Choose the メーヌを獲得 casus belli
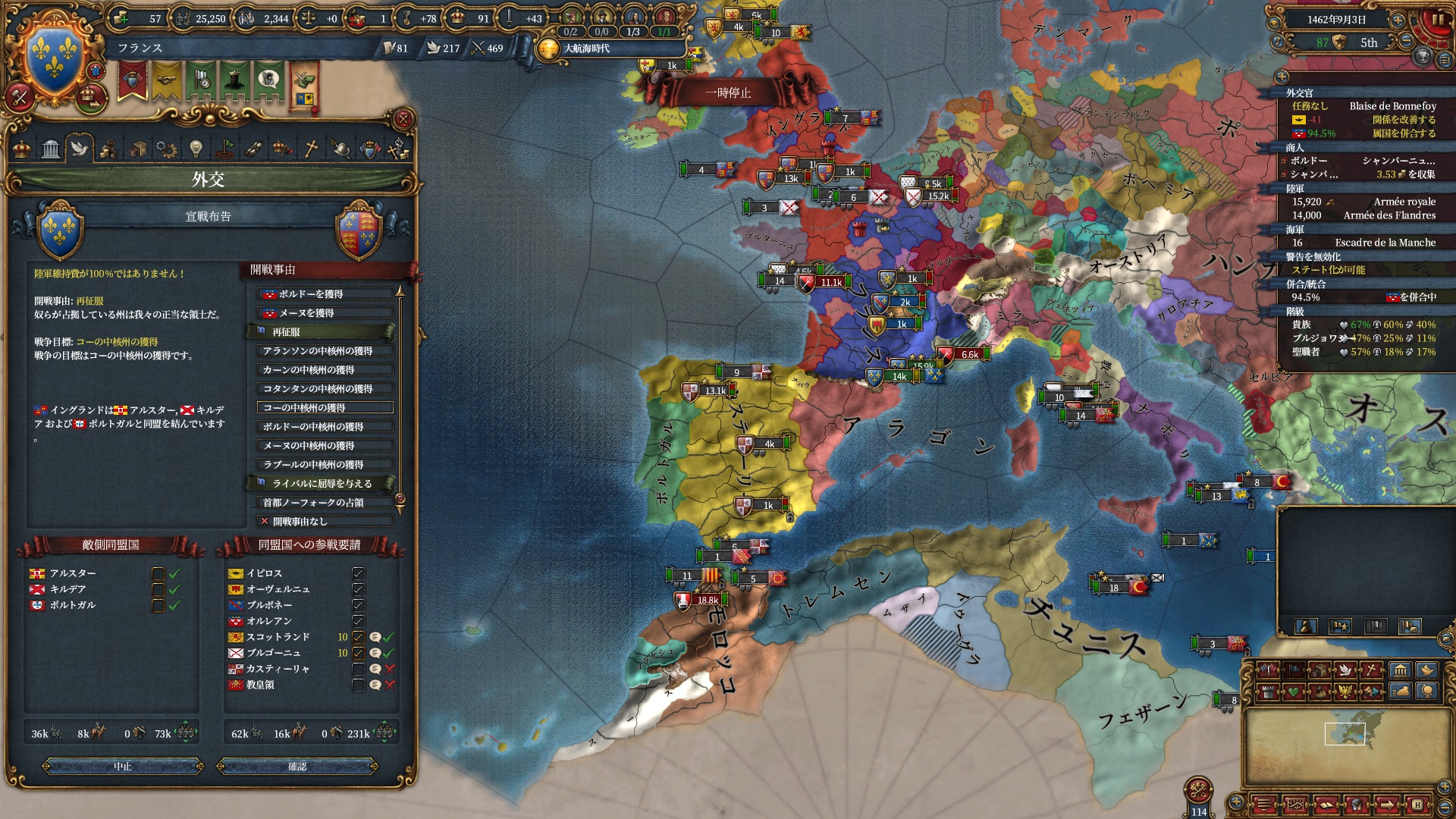 pos(325,313)
